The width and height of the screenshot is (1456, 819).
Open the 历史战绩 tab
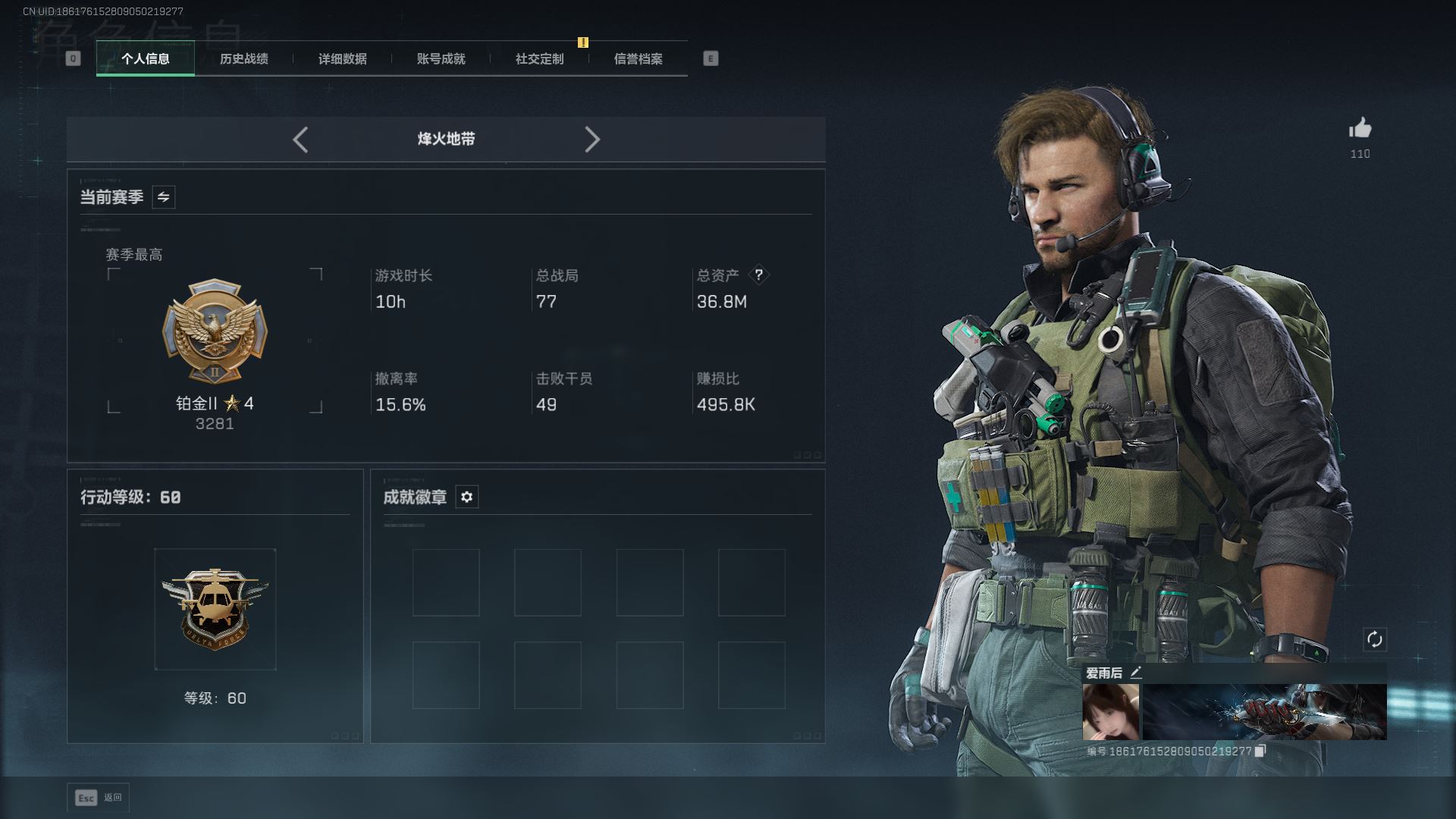tap(243, 58)
